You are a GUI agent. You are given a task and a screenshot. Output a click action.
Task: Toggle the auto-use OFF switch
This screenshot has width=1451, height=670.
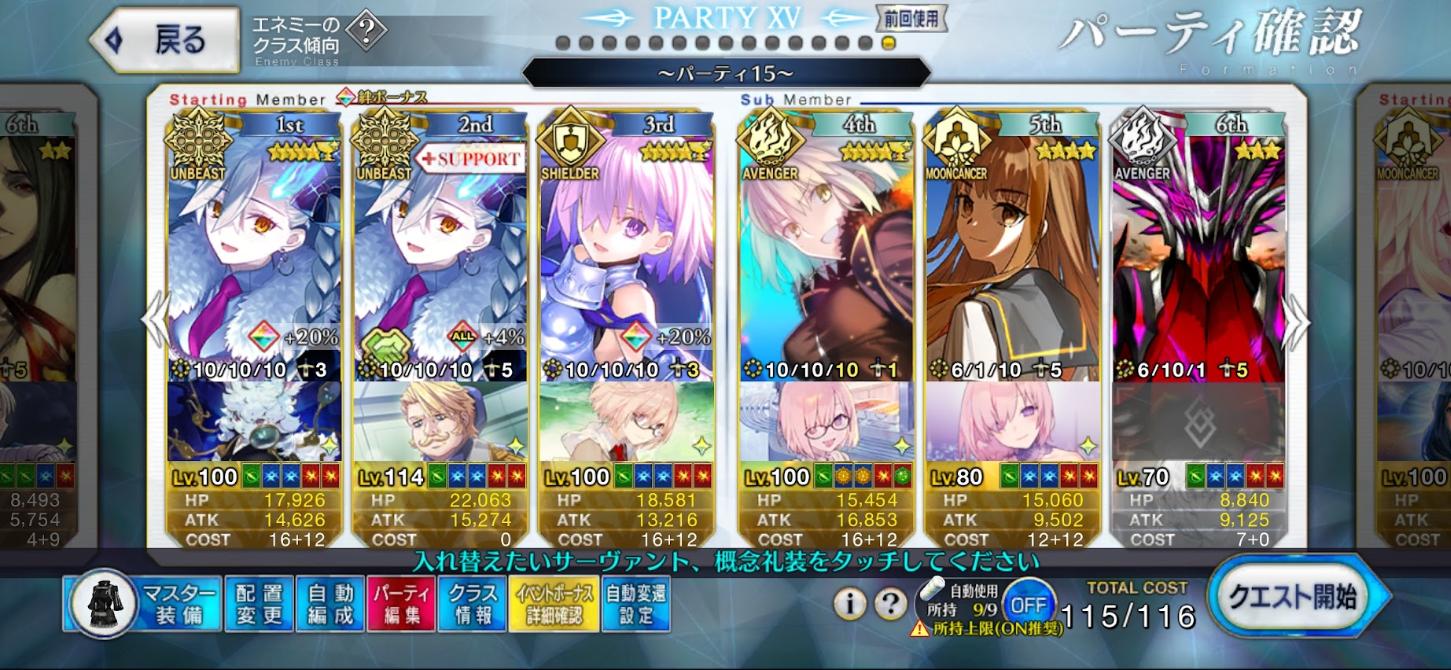pyautogui.click(x=1029, y=604)
